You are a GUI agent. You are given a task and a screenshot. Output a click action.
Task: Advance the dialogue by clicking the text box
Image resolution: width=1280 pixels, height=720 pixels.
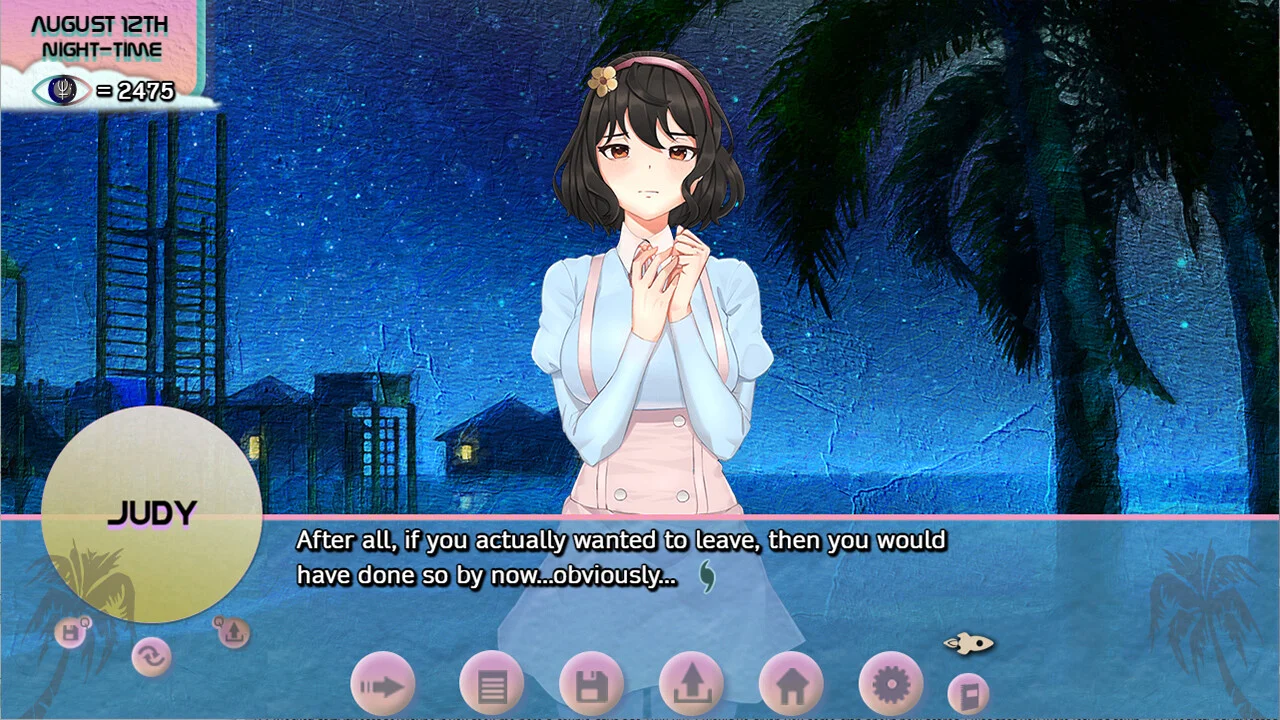(x=620, y=560)
